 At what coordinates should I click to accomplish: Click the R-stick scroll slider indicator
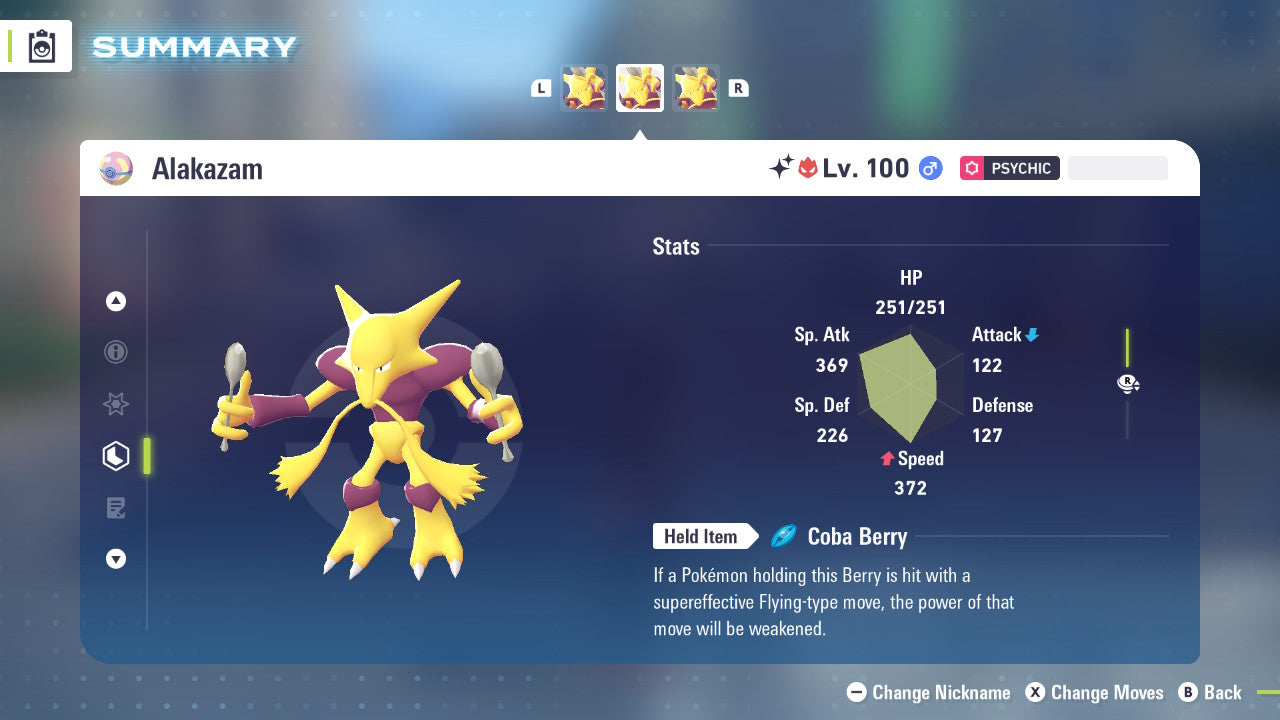[1128, 383]
